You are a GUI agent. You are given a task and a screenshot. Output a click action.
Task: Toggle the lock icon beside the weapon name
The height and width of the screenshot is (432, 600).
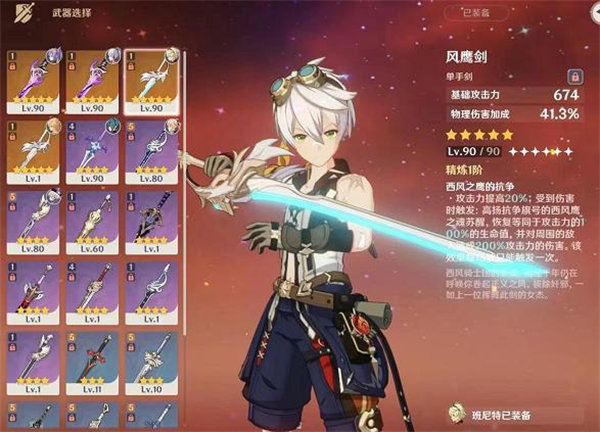(575, 76)
